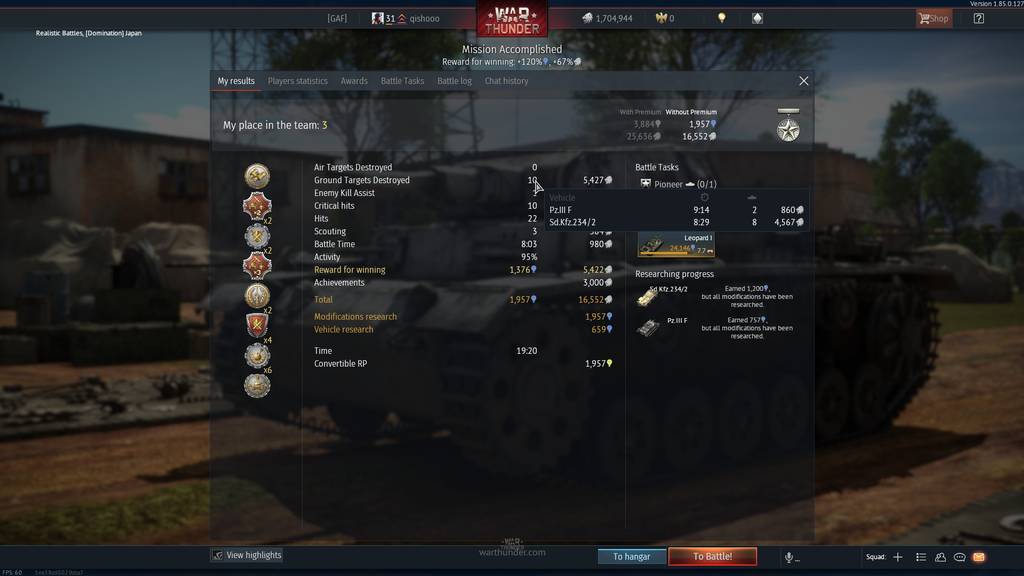View the Battle log tab
Viewport: 1024px width, 576px height.
click(454, 81)
